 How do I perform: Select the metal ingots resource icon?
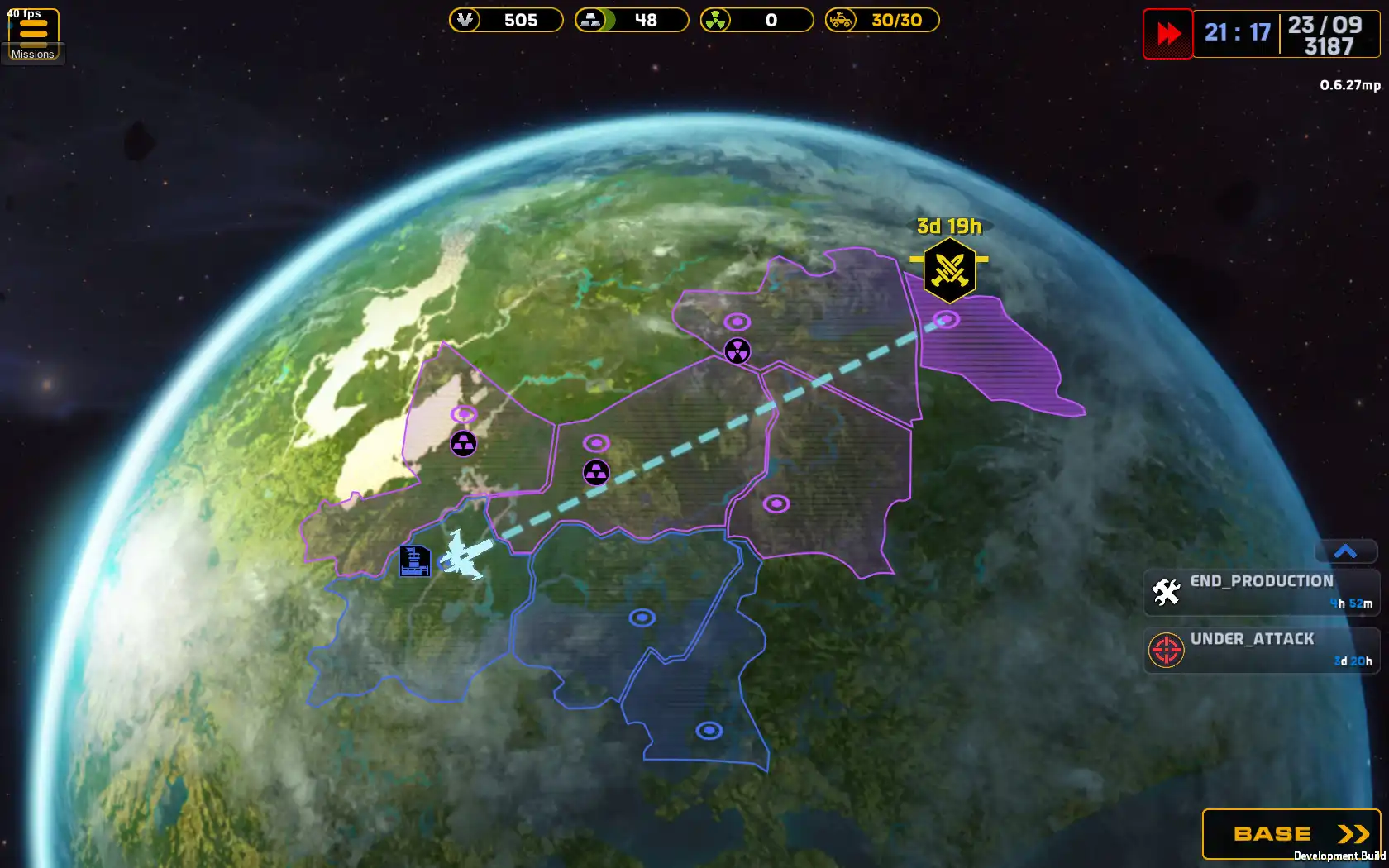pos(590,21)
